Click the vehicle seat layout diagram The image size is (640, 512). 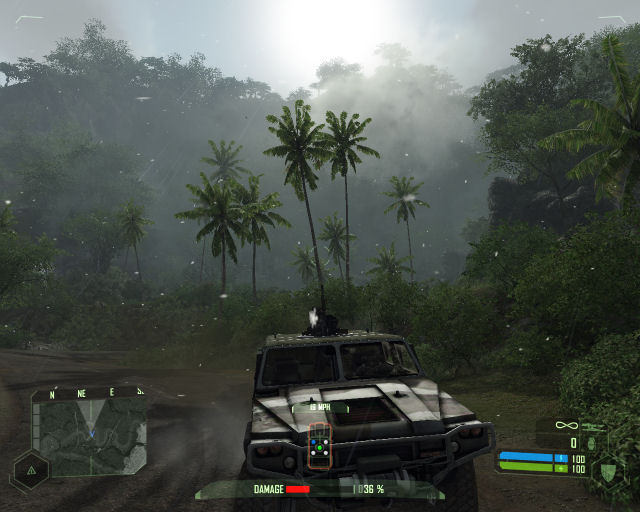point(319,443)
